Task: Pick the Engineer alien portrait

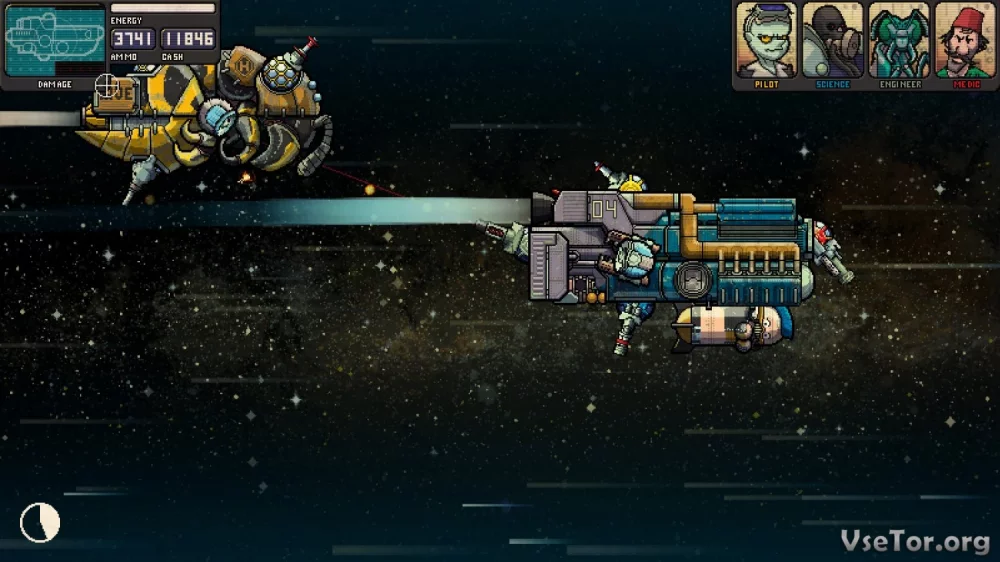Action: tap(899, 41)
